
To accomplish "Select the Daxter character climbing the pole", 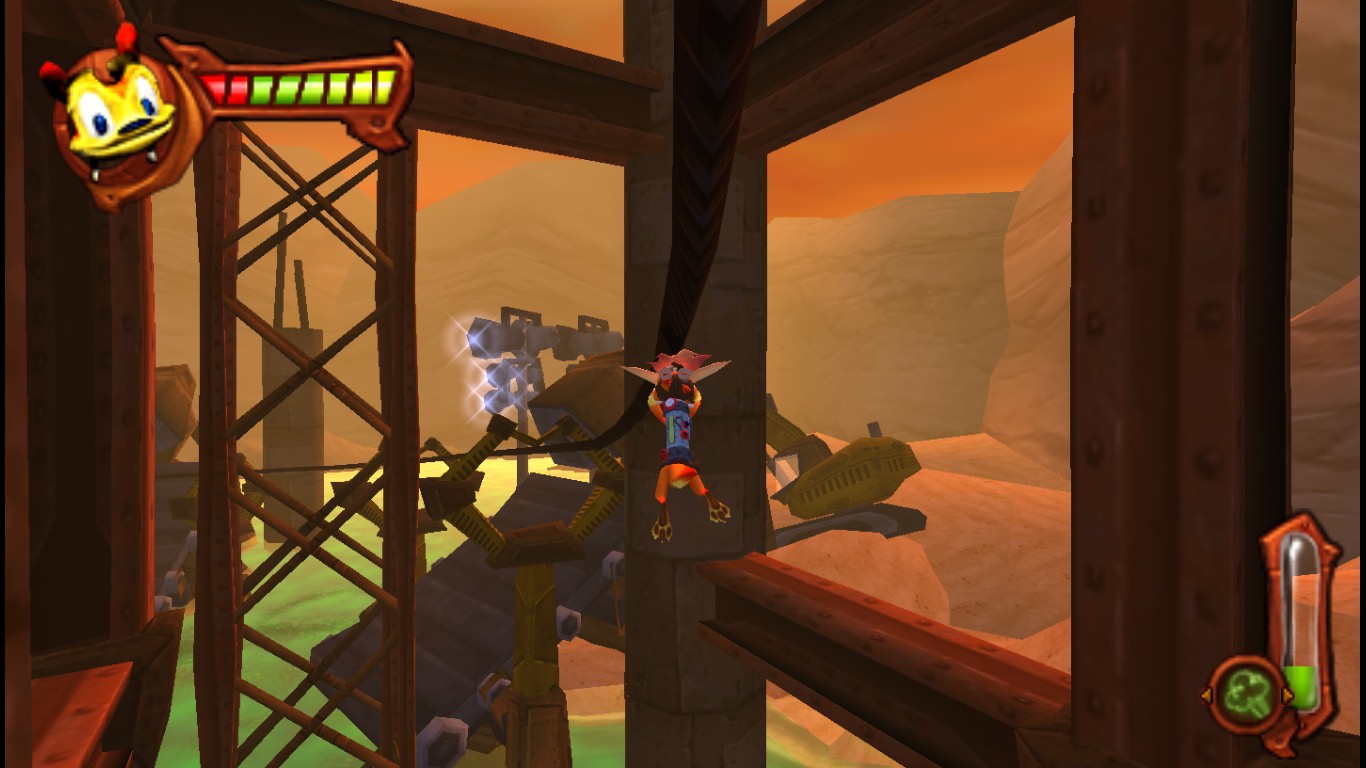I will [680, 440].
